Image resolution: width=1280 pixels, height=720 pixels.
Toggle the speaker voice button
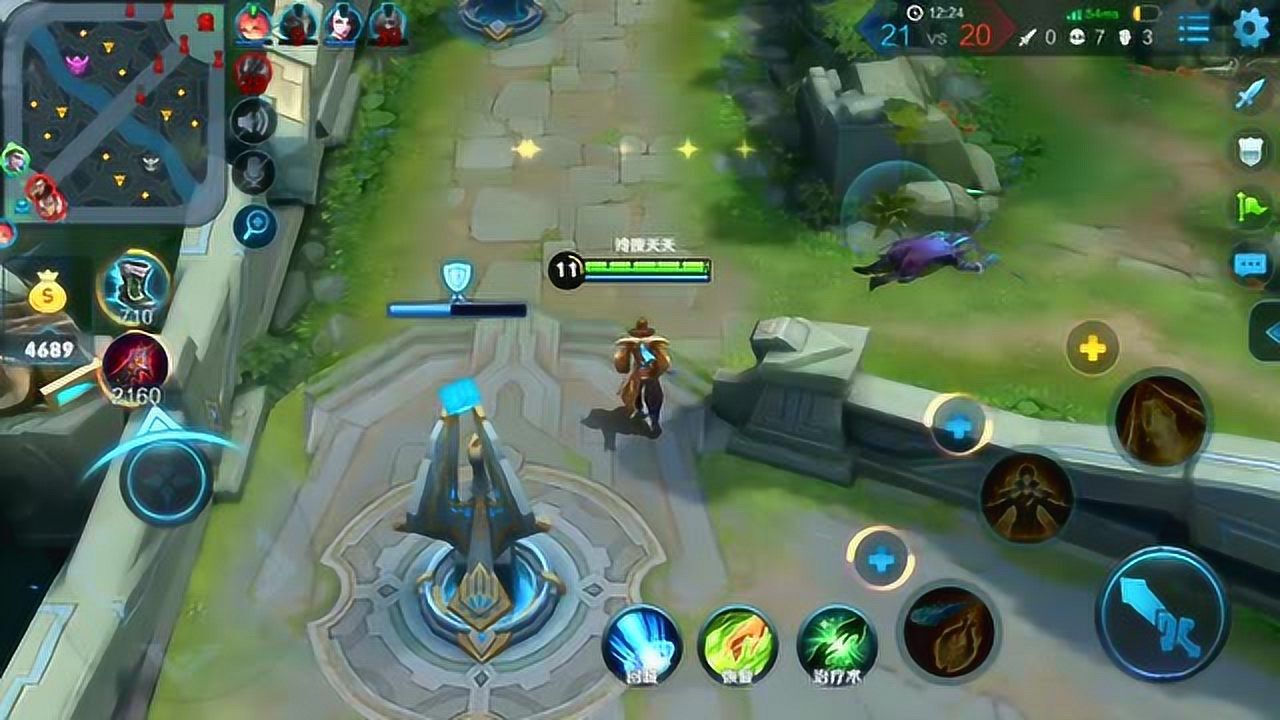tap(254, 122)
